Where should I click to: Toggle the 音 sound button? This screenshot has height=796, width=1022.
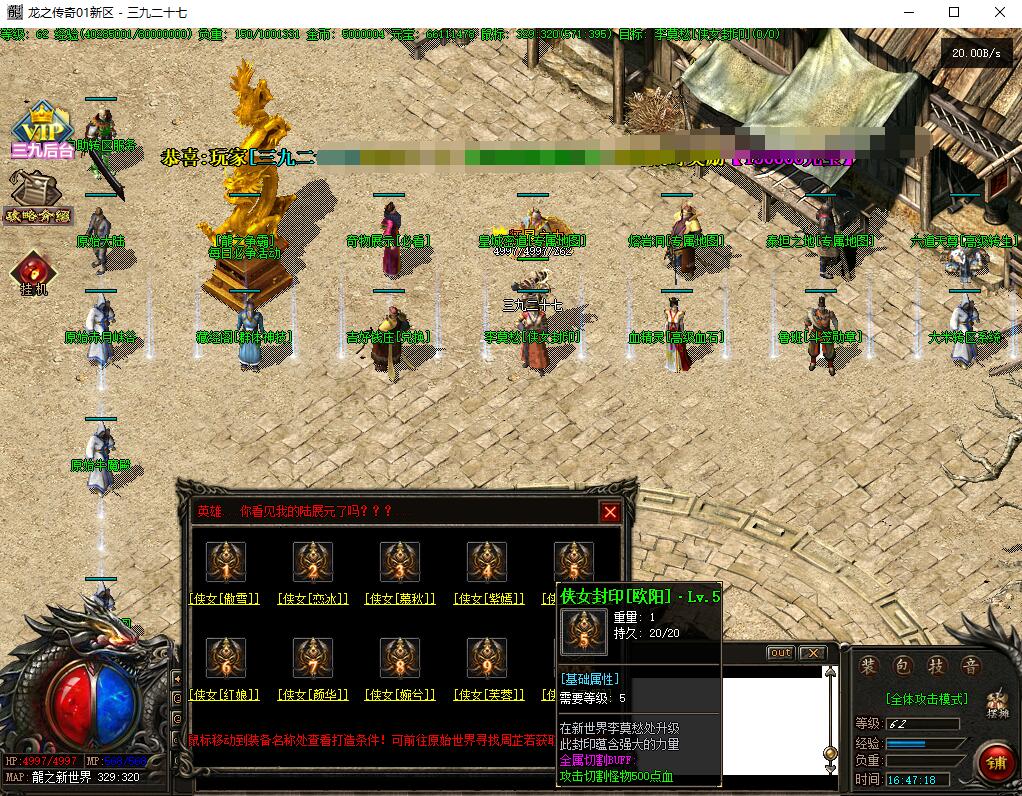[x=970, y=667]
